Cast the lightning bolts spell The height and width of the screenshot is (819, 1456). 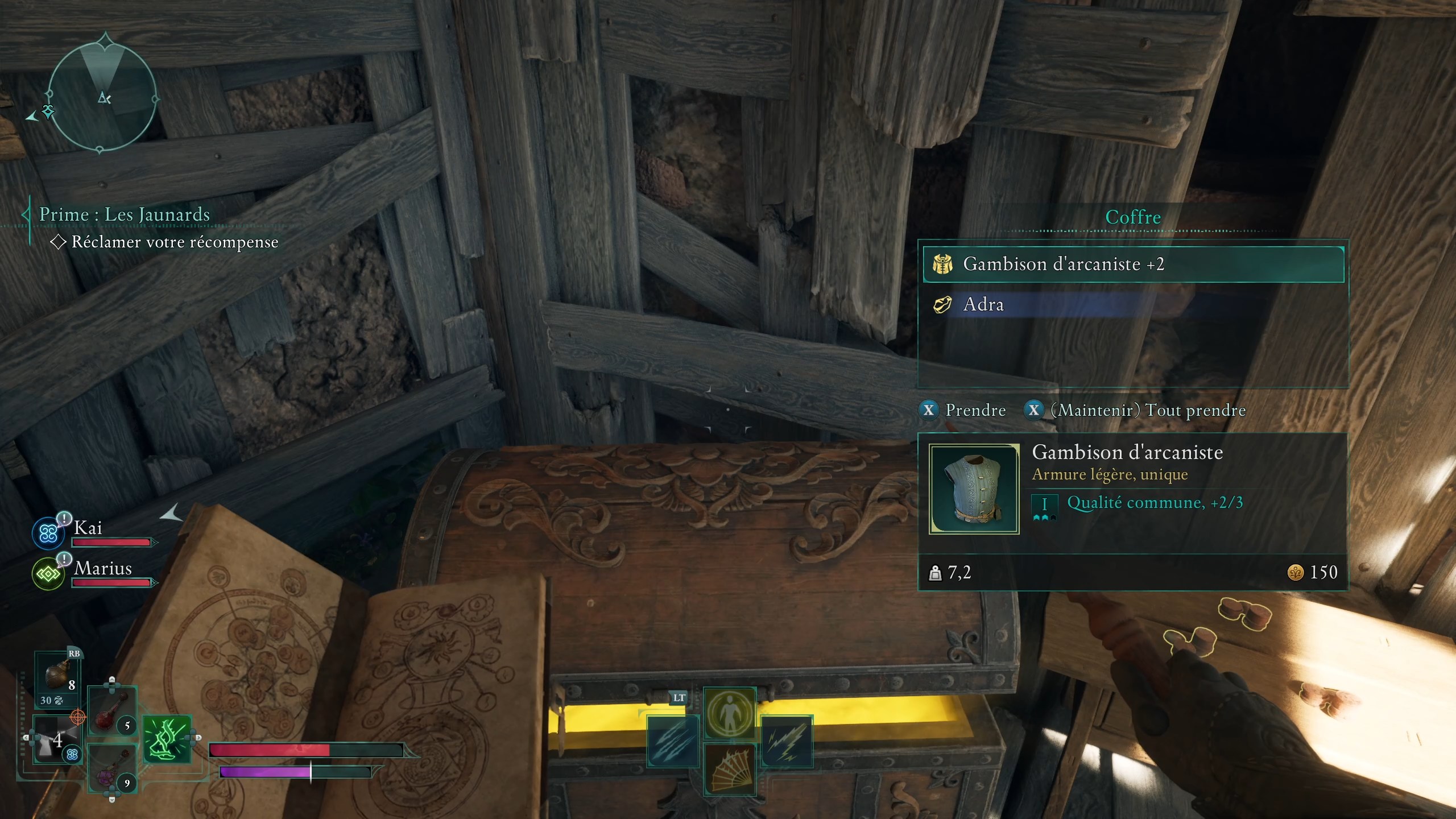787,741
